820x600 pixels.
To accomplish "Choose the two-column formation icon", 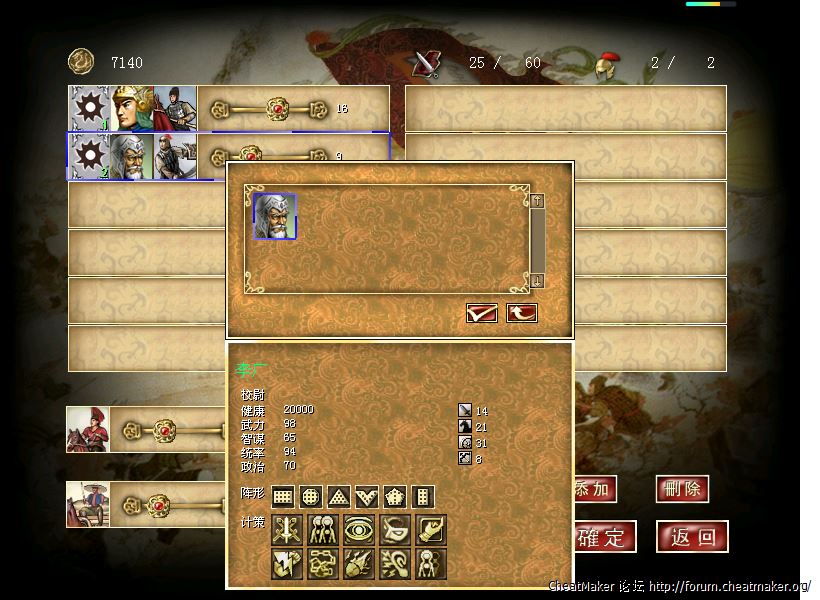I will [x=423, y=497].
